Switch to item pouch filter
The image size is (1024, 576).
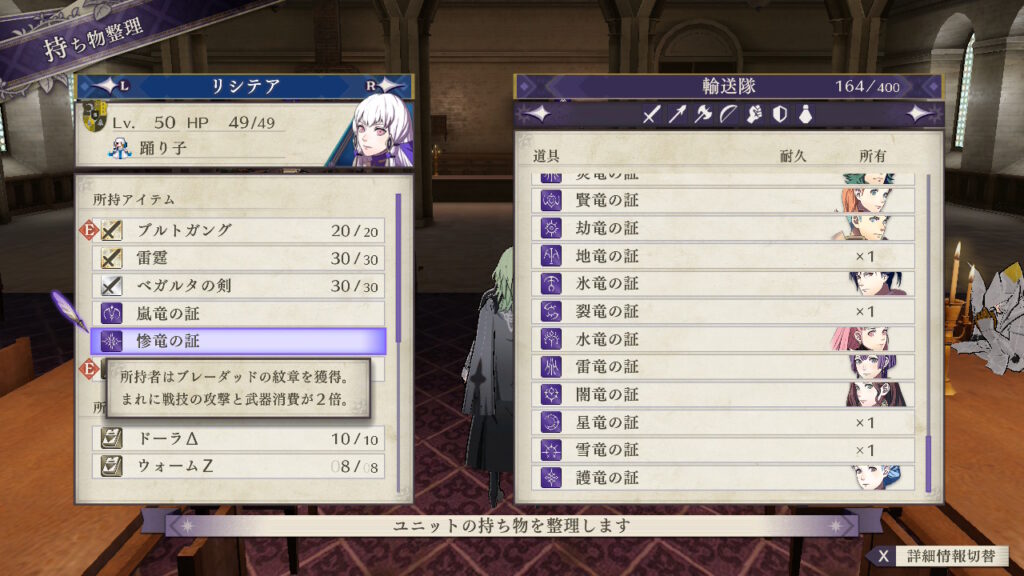point(804,115)
